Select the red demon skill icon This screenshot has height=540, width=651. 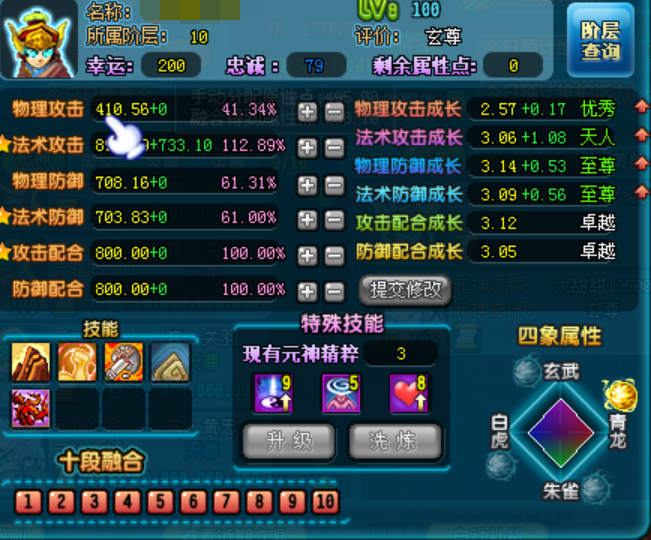click(x=30, y=408)
